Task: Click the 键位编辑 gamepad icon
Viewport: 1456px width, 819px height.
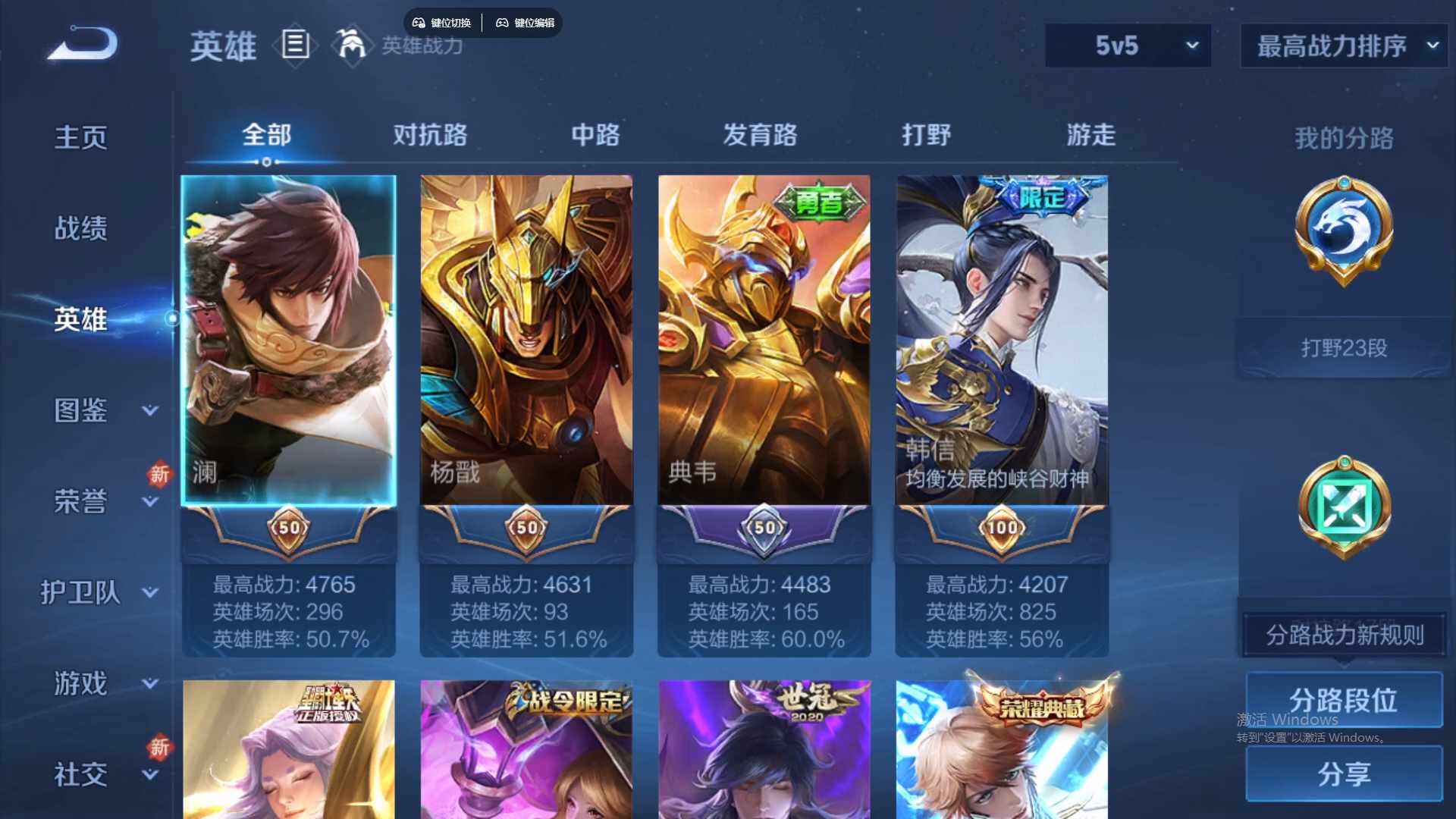Action: [503, 23]
